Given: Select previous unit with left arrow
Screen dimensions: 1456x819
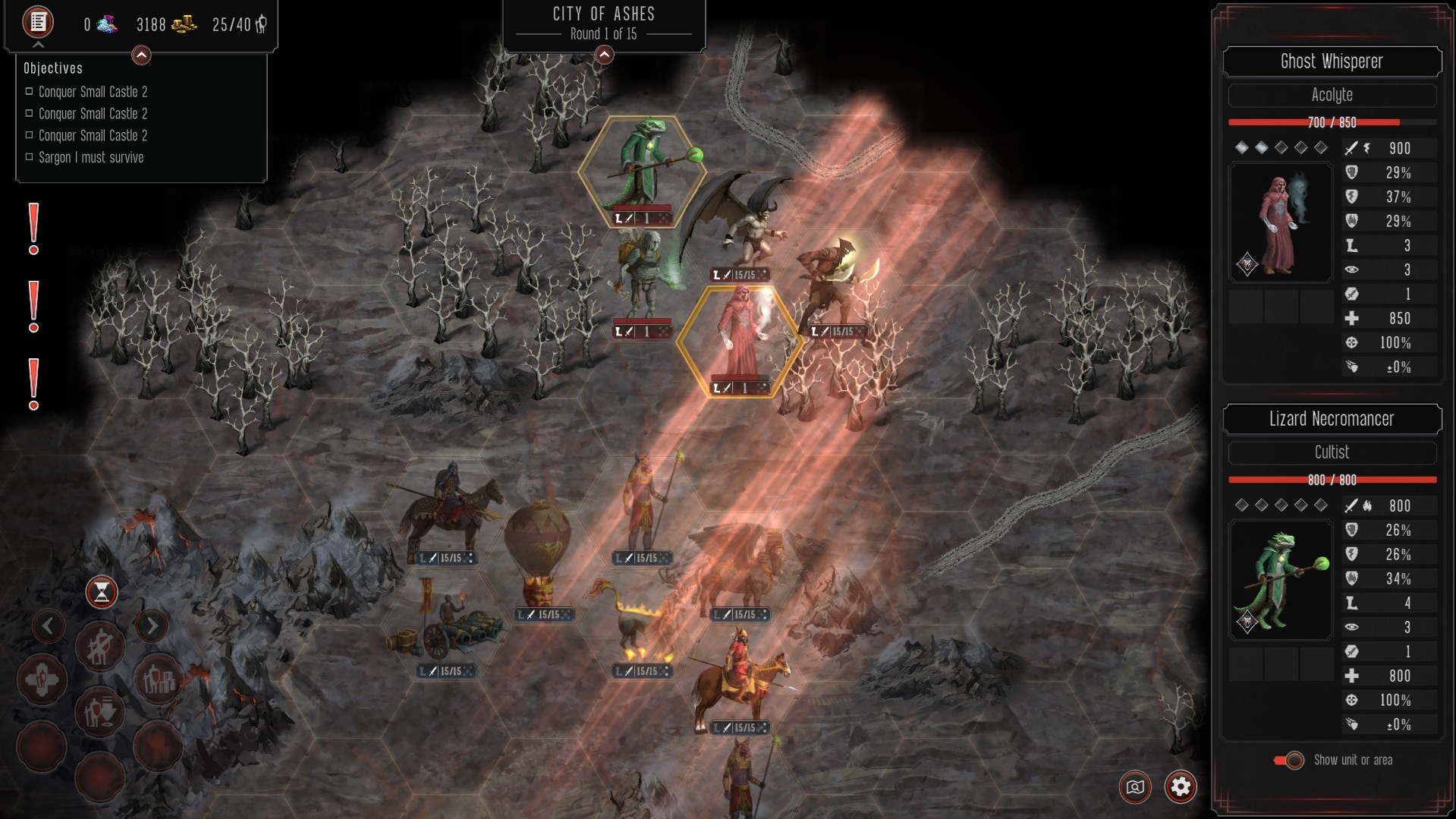Looking at the screenshot, I should point(48,625).
